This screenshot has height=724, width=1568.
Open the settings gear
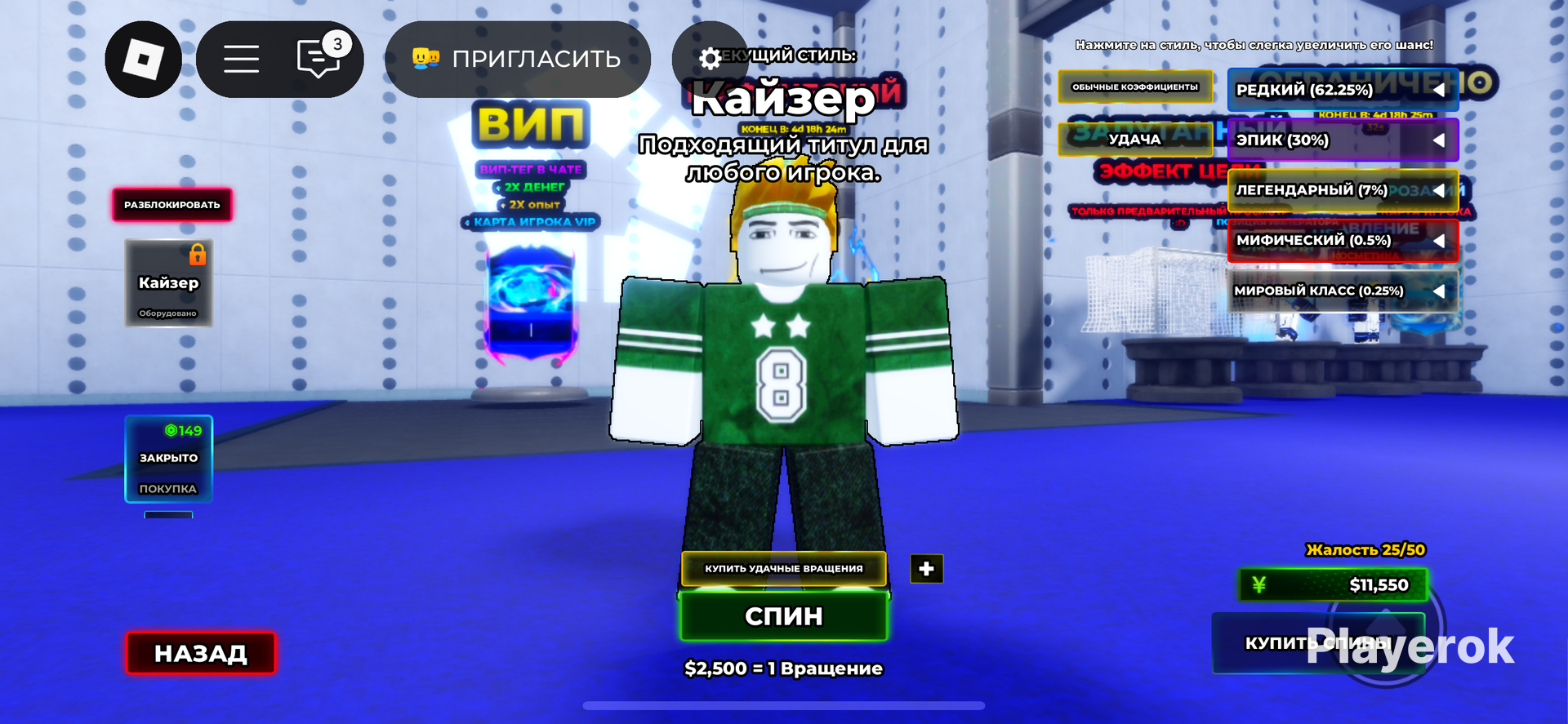[710, 59]
